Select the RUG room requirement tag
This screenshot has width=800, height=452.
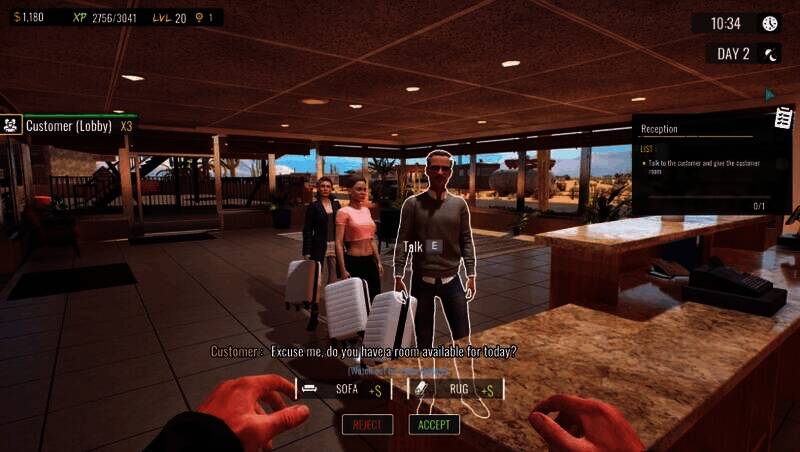pyautogui.click(x=455, y=389)
